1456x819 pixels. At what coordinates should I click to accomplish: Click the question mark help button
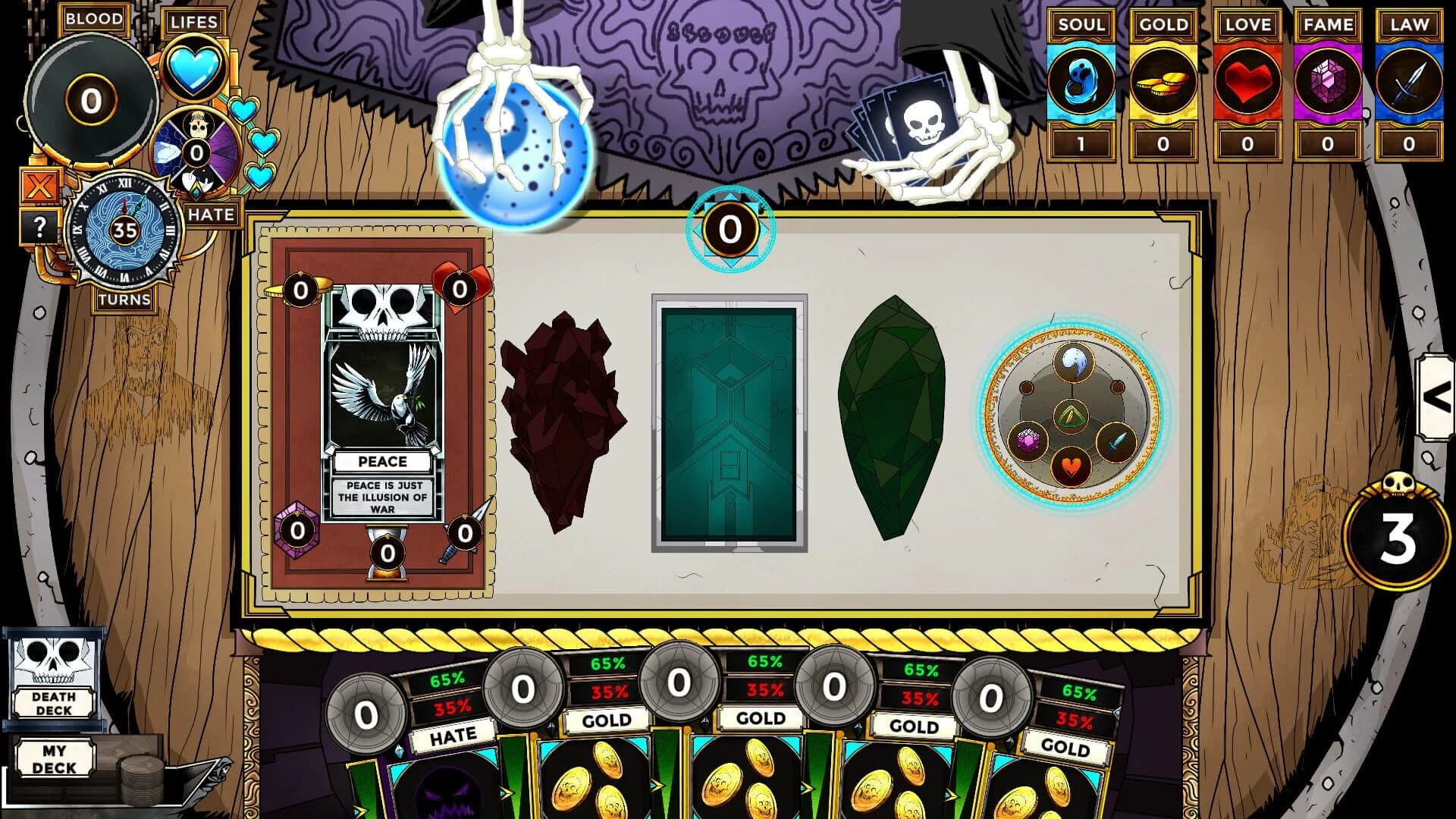[40, 225]
